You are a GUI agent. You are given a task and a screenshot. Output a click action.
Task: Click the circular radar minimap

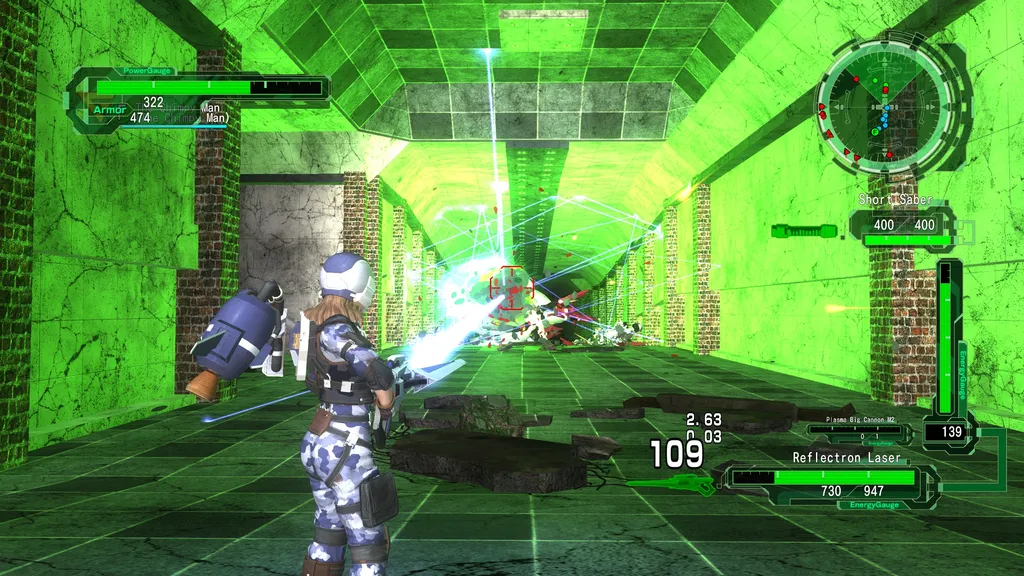881,103
